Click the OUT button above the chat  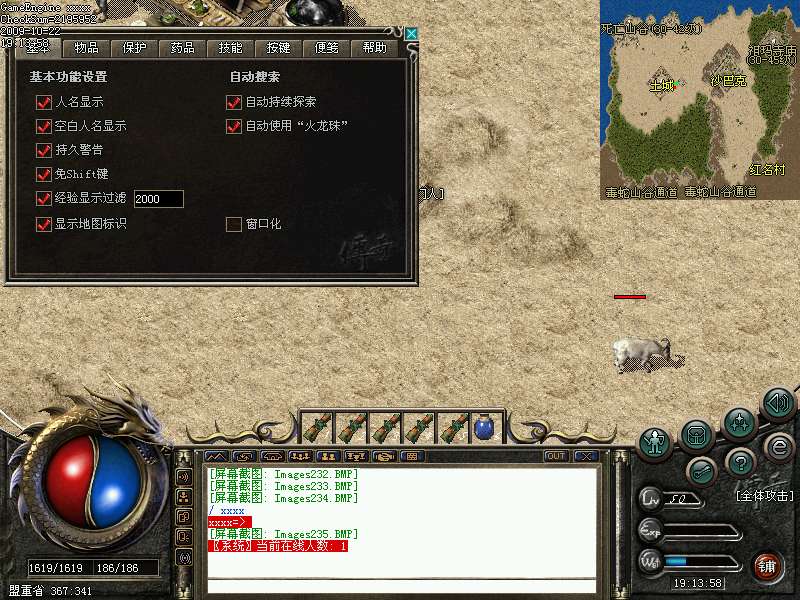click(x=556, y=456)
